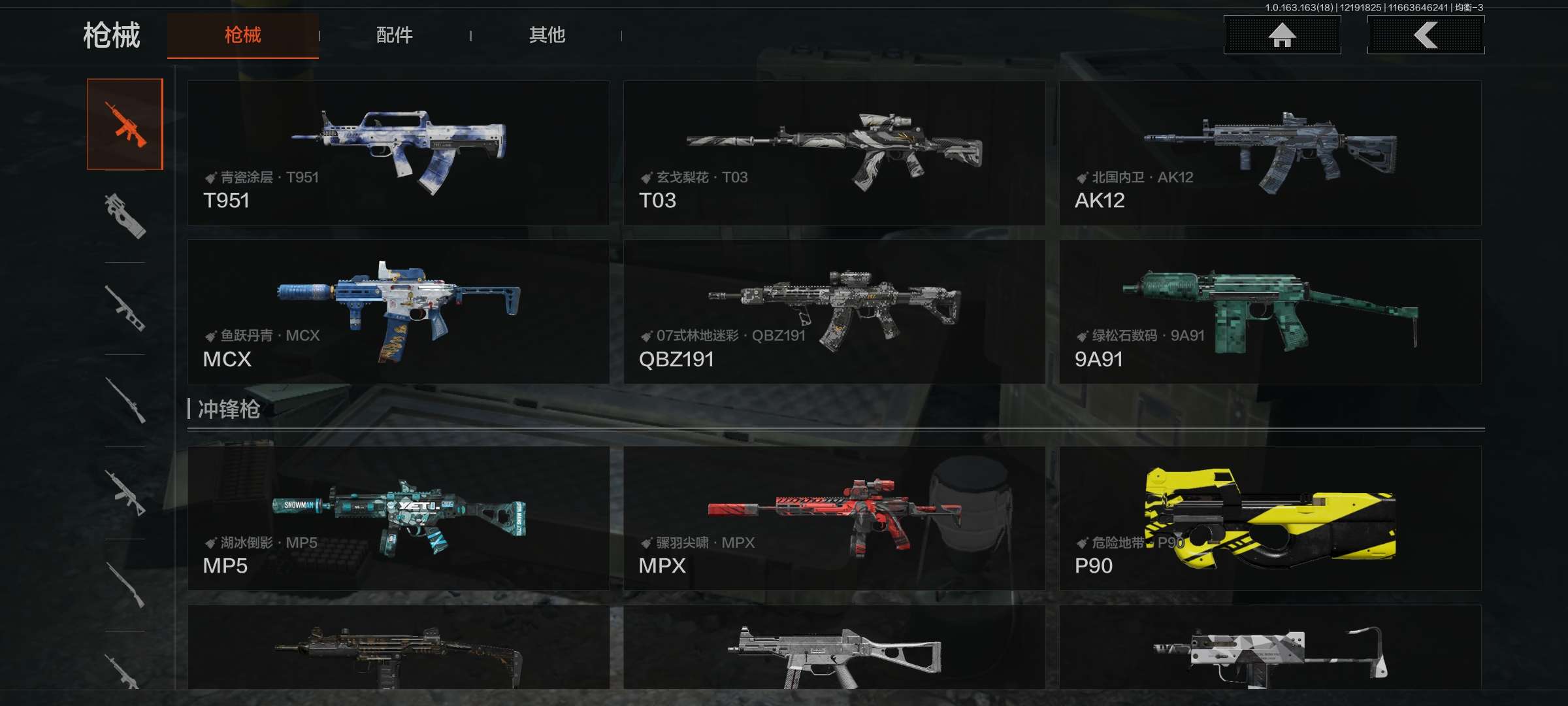Pick the yellow P90 tile
This screenshot has width=1568, height=706.
click(1270, 518)
